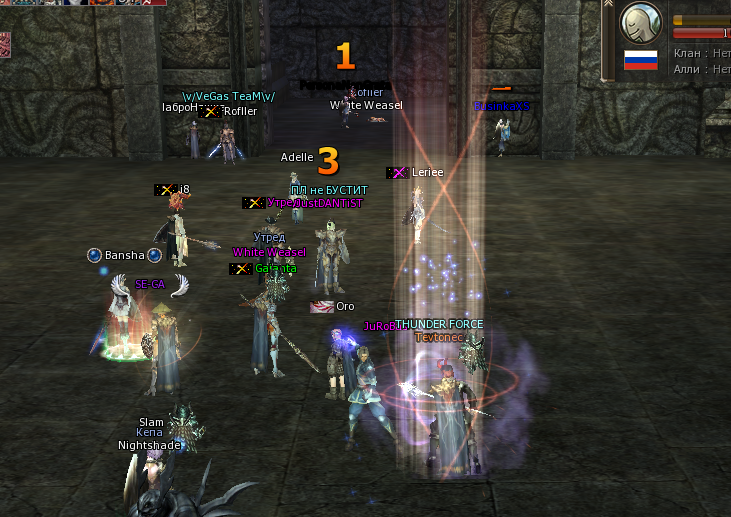Click the target's round portrait icon

(642, 22)
